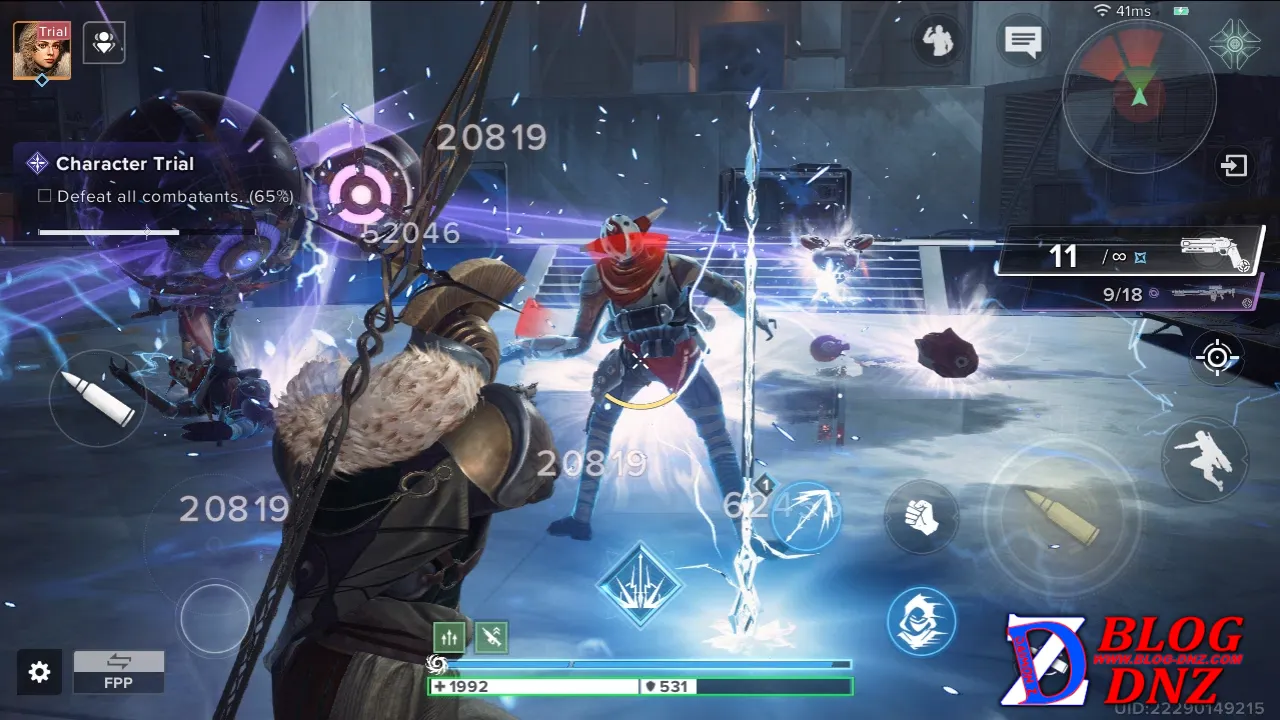Open the squad icon beside portrait
This screenshot has width=1280, height=720.
tap(104, 43)
